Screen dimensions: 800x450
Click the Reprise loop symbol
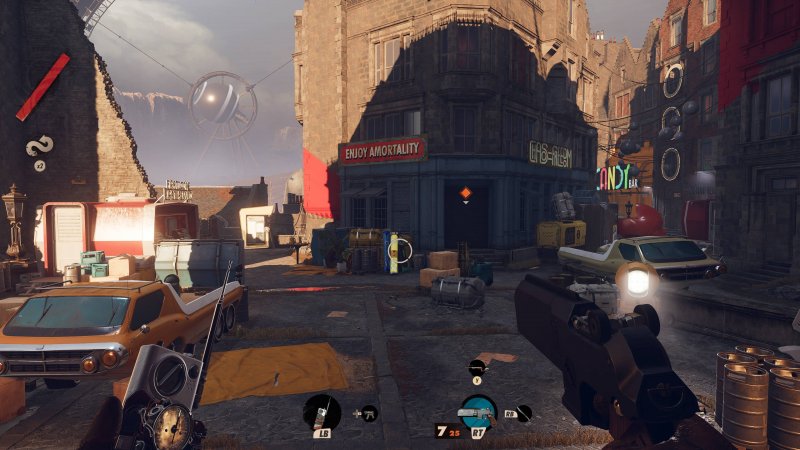pyautogui.click(x=40, y=149)
